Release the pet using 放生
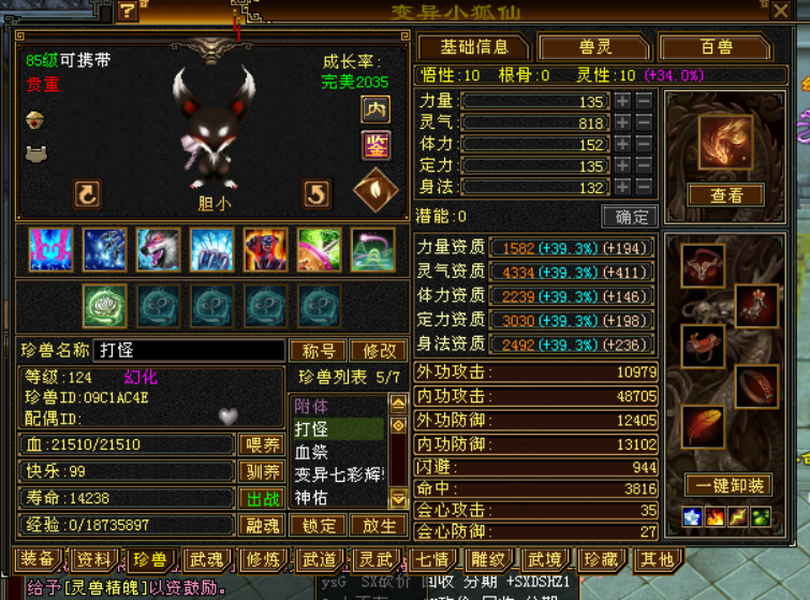The height and width of the screenshot is (600, 810). 378,525
